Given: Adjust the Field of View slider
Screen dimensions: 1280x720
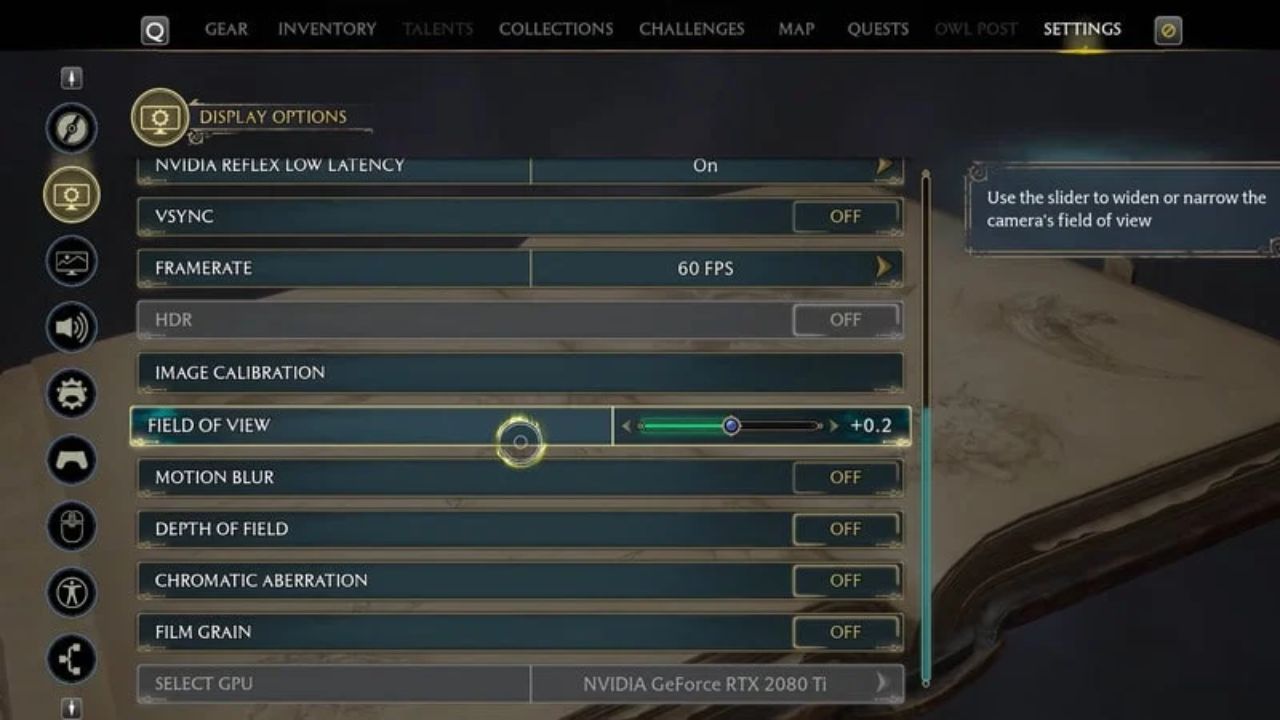Looking at the screenshot, I should tap(733, 425).
